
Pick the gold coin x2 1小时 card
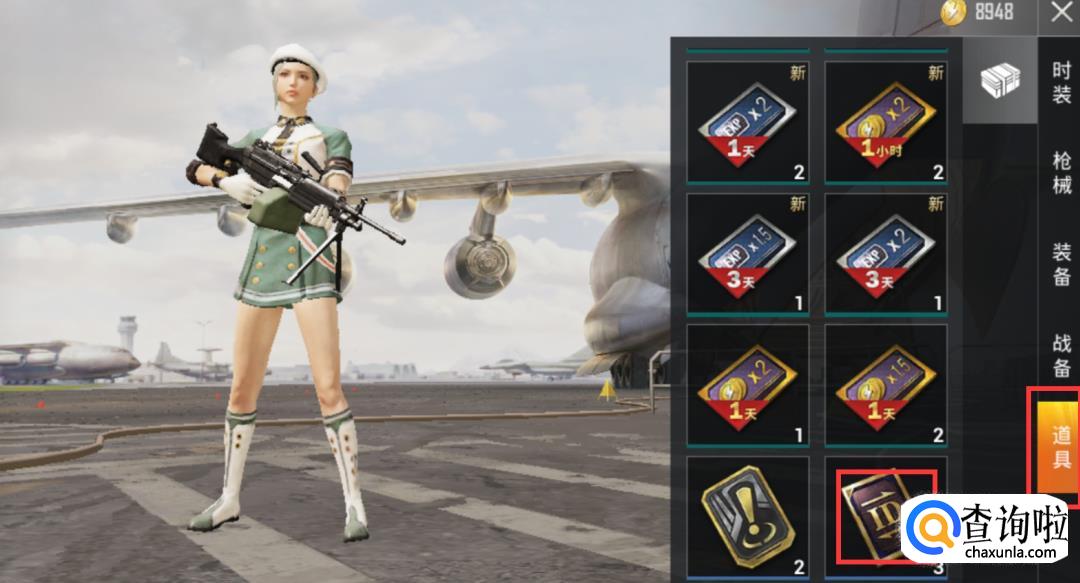[885, 123]
